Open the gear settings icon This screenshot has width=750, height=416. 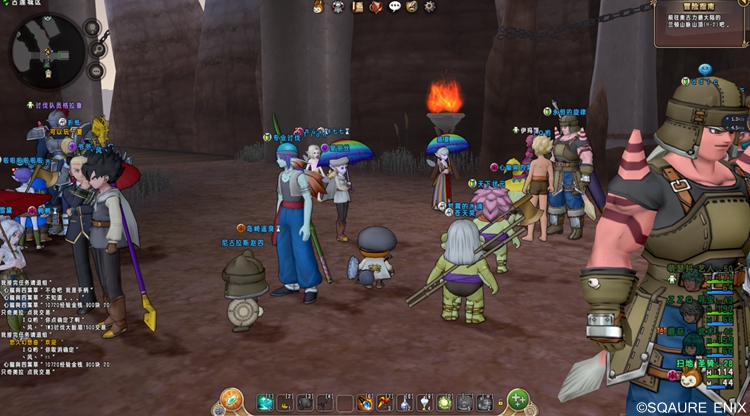point(429,7)
